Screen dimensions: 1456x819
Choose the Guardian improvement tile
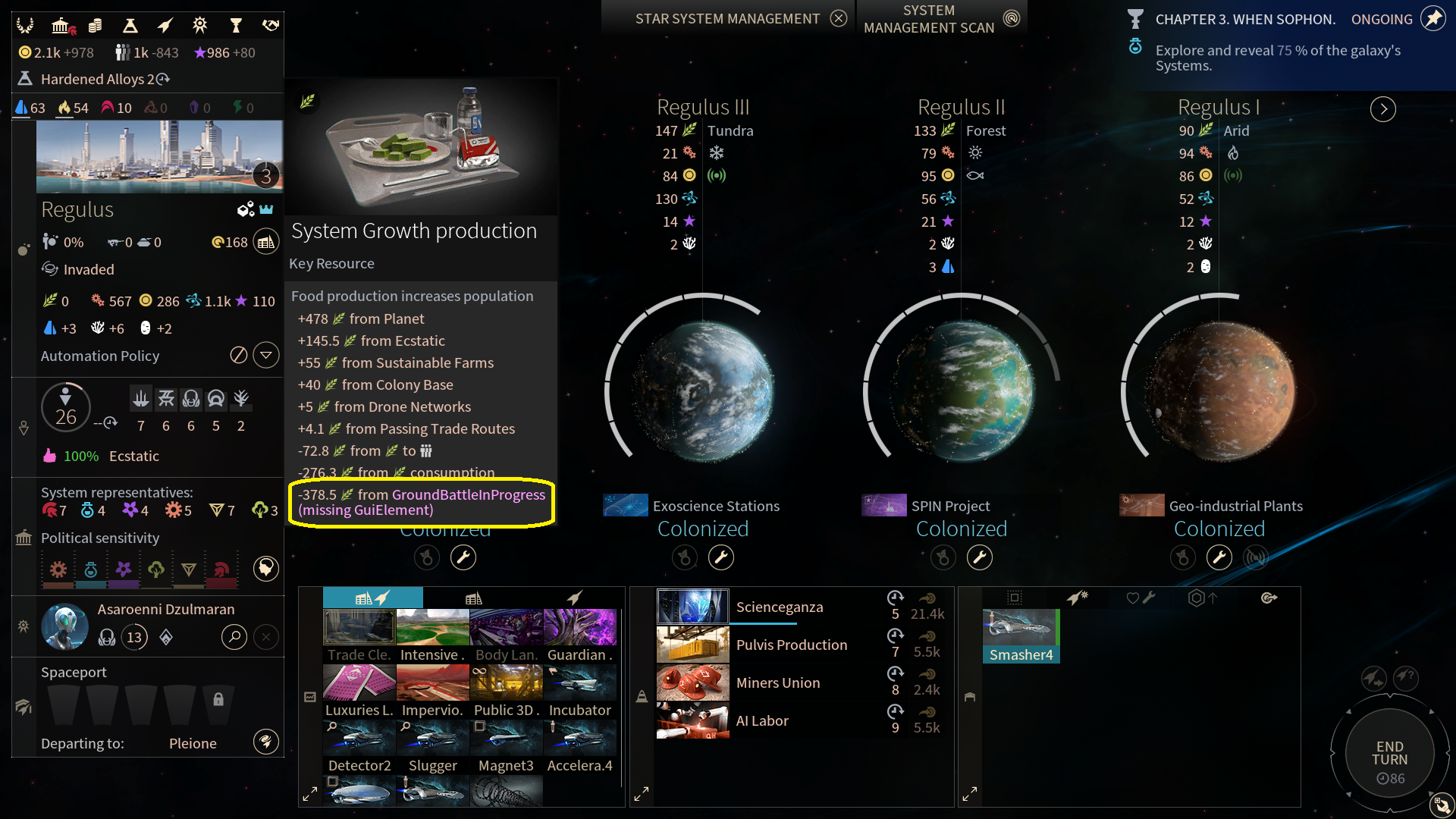pos(580,635)
